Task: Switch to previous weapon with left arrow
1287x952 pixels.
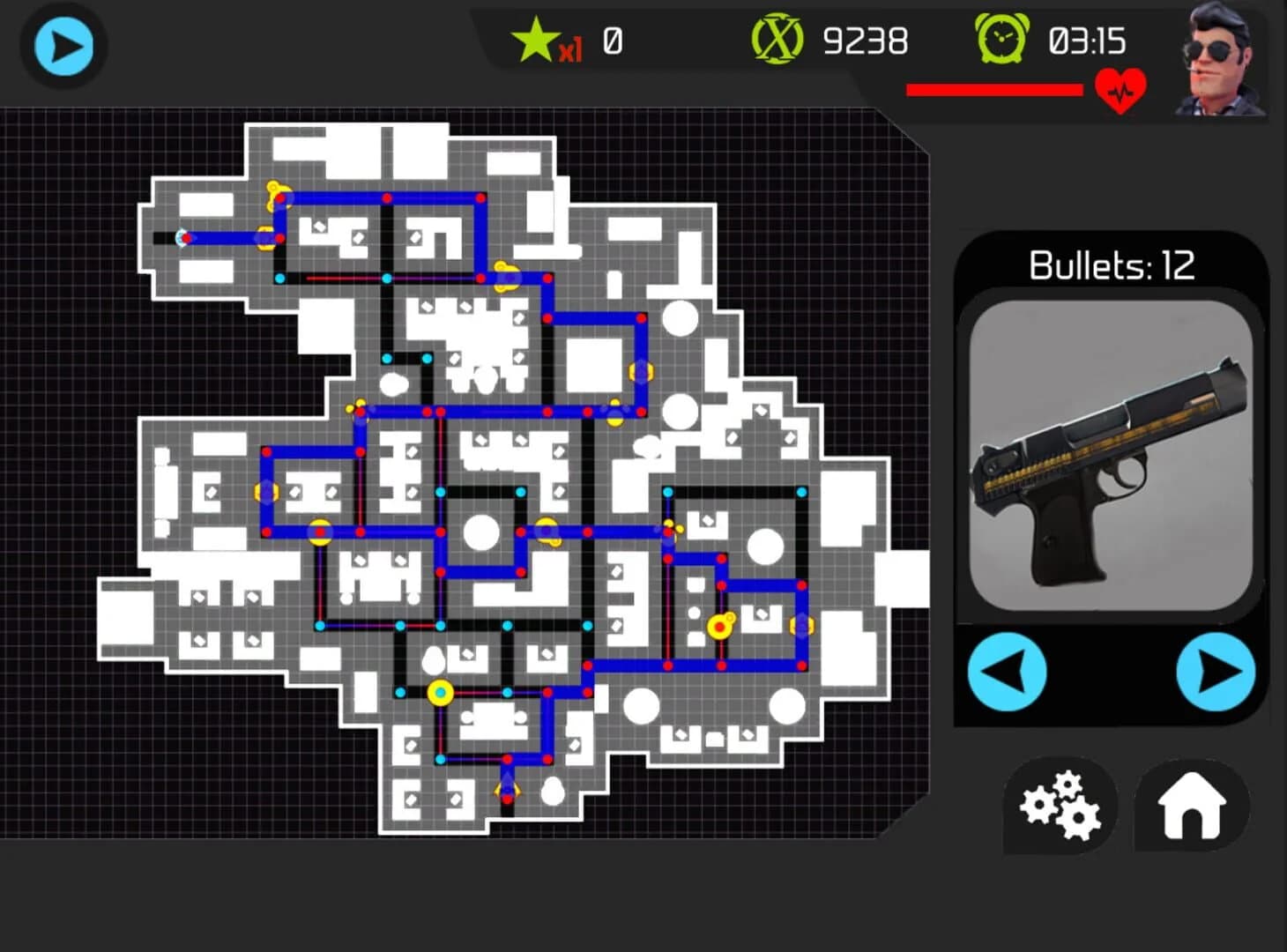Action: click(x=1008, y=672)
